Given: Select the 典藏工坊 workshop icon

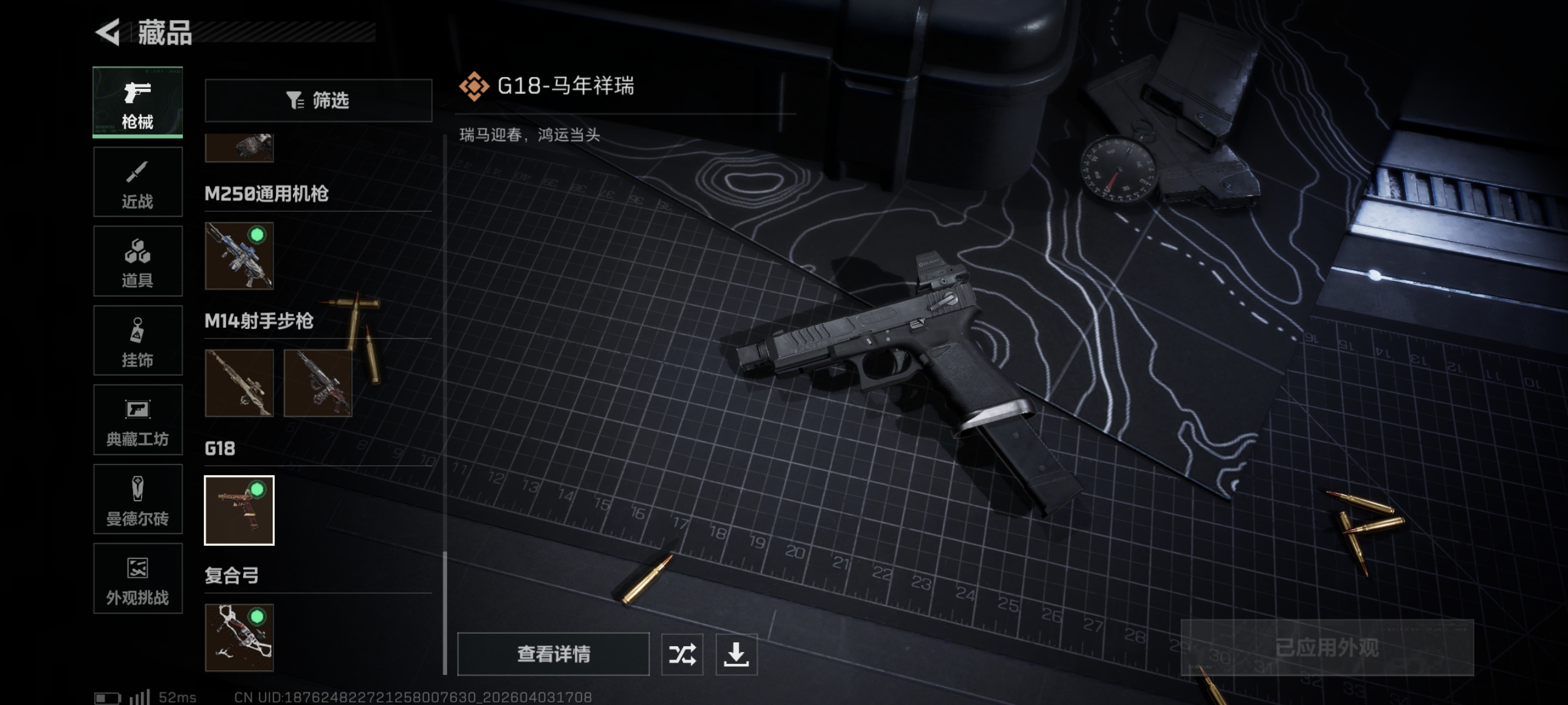Looking at the screenshot, I should [137, 420].
